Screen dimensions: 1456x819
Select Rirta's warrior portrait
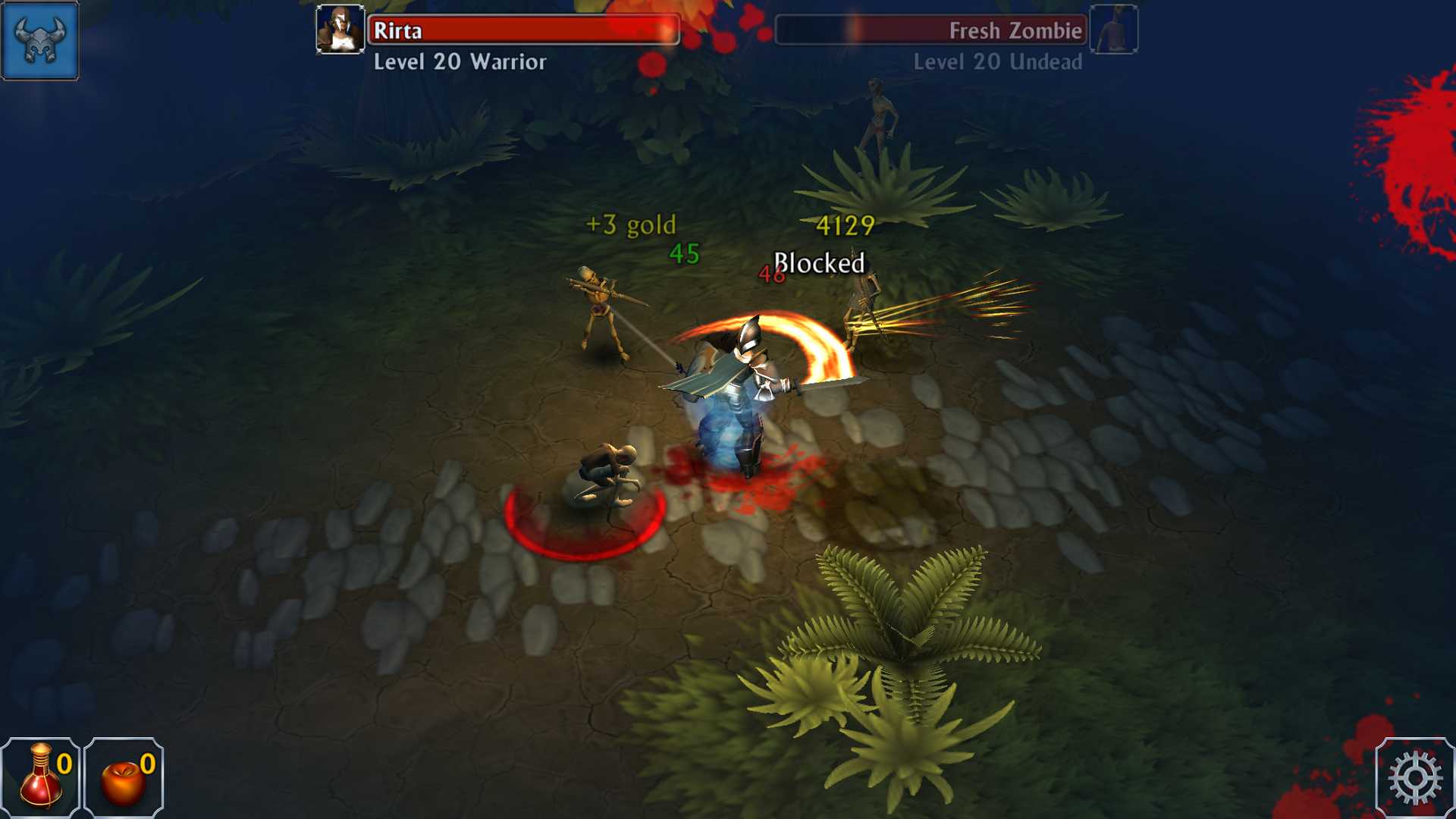(x=340, y=30)
